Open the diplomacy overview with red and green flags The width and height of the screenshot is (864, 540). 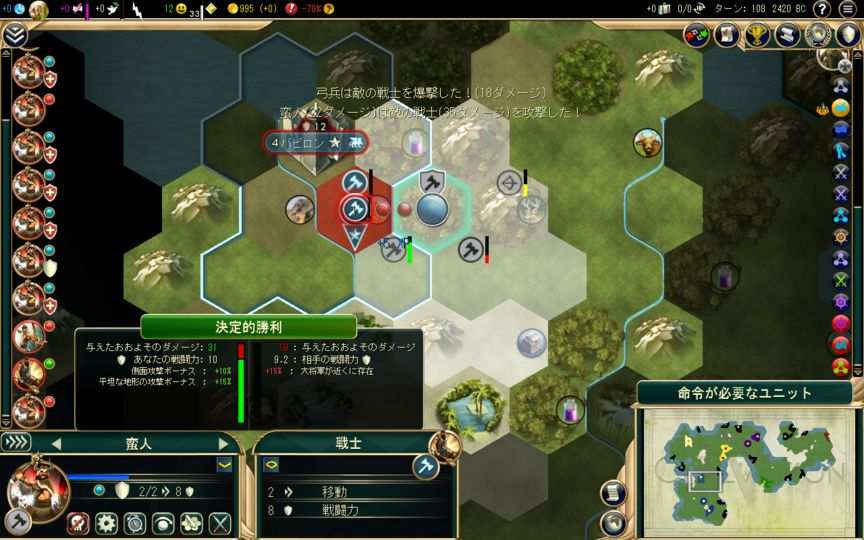697,35
